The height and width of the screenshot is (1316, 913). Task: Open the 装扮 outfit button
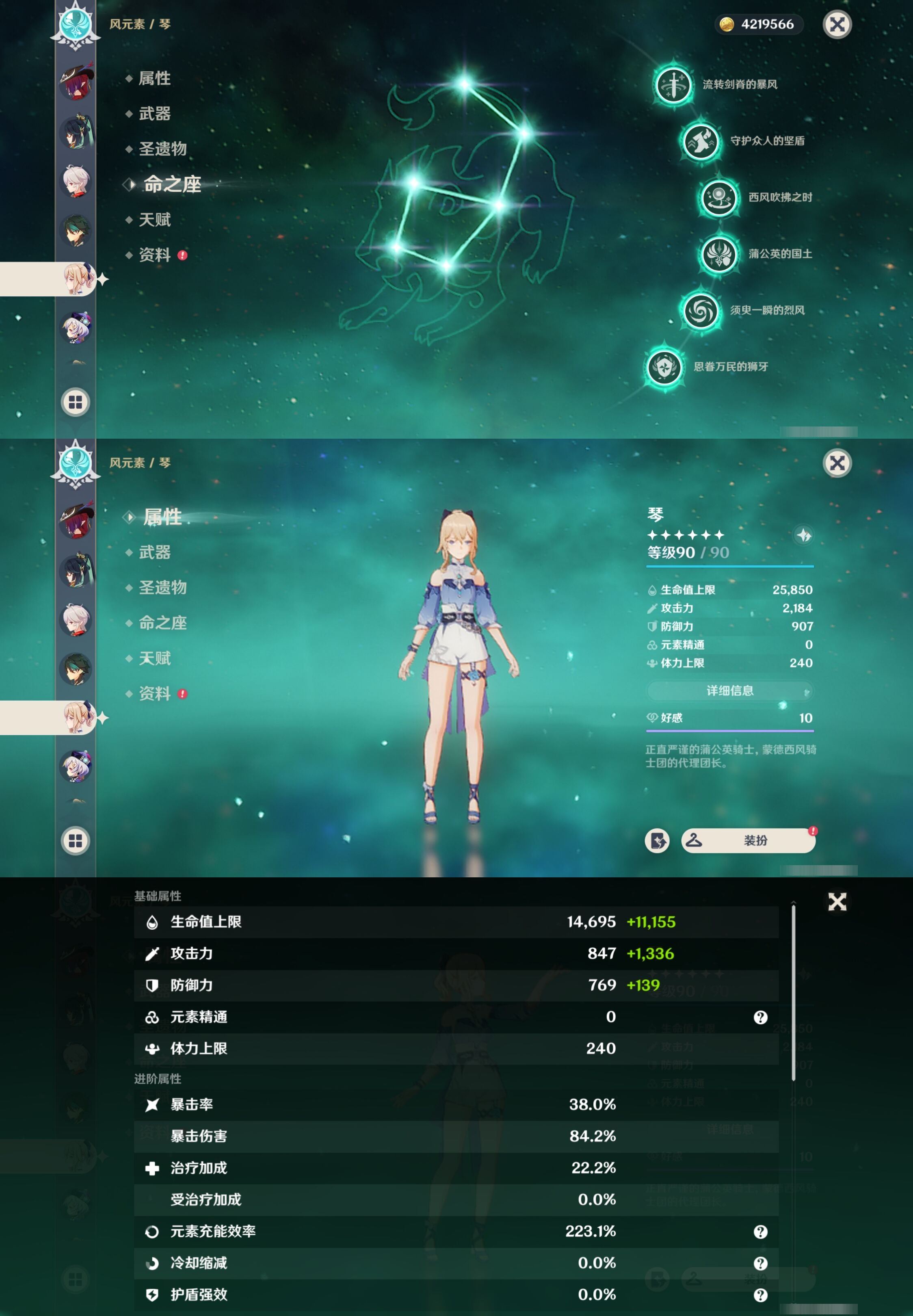click(x=748, y=840)
